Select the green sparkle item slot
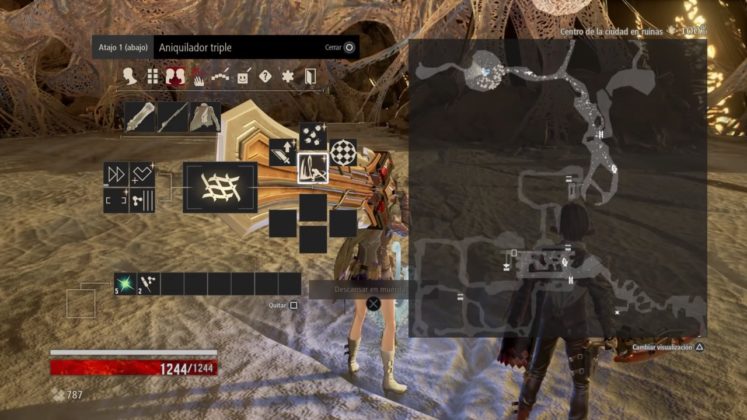Viewport: 747px width, 420px height. tap(125, 284)
